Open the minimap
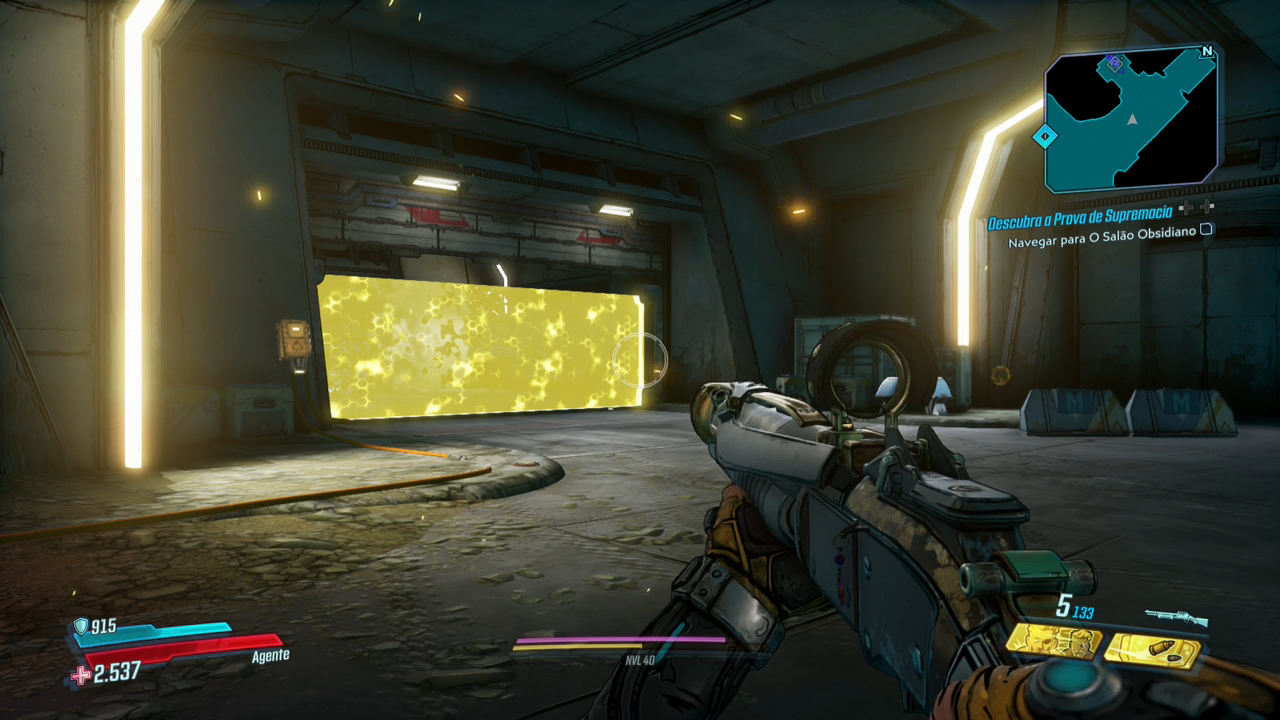The width and height of the screenshot is (1280, 720). click(x=1131, y=118)
